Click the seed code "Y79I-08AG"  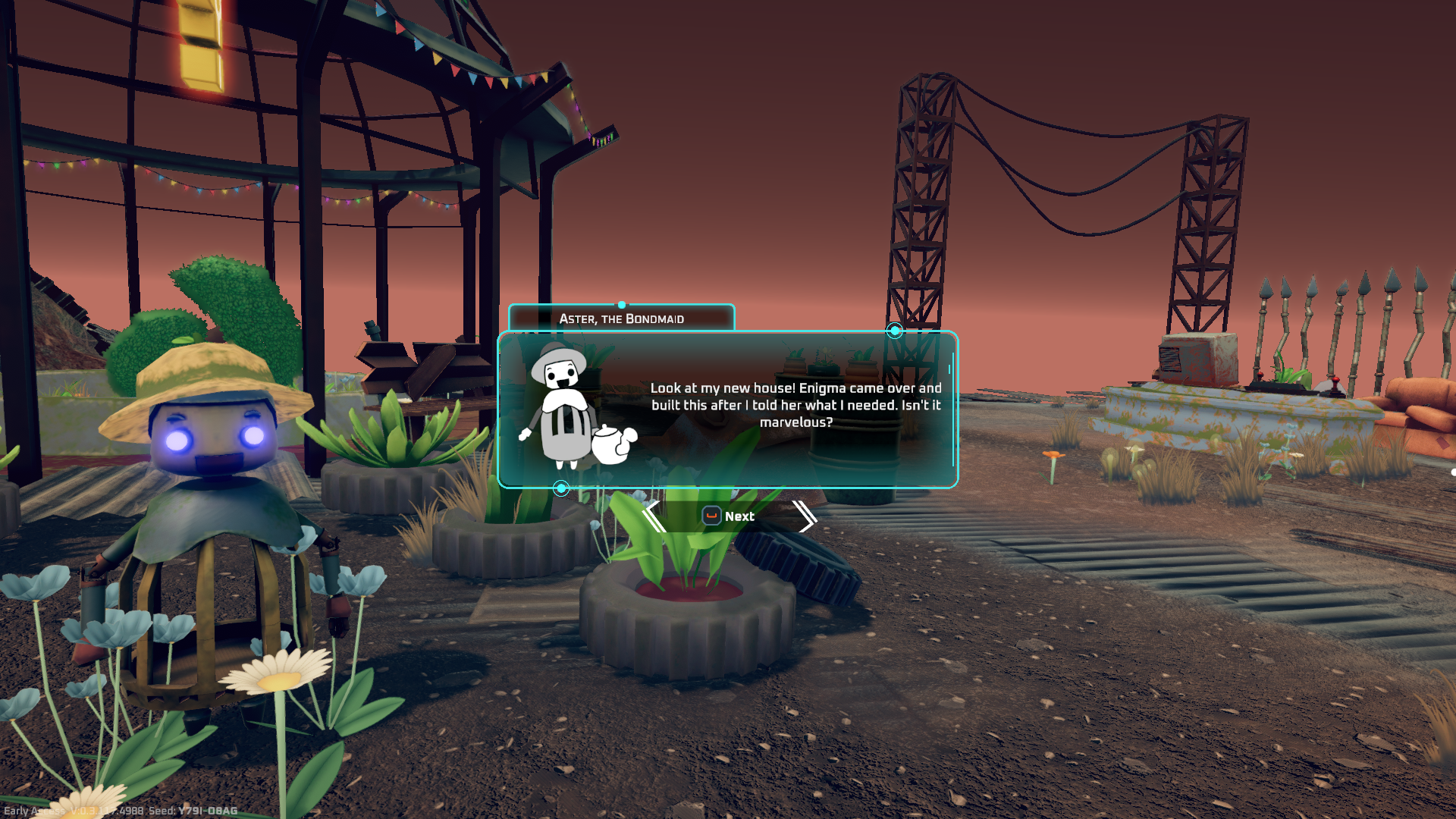click(206, 810)
